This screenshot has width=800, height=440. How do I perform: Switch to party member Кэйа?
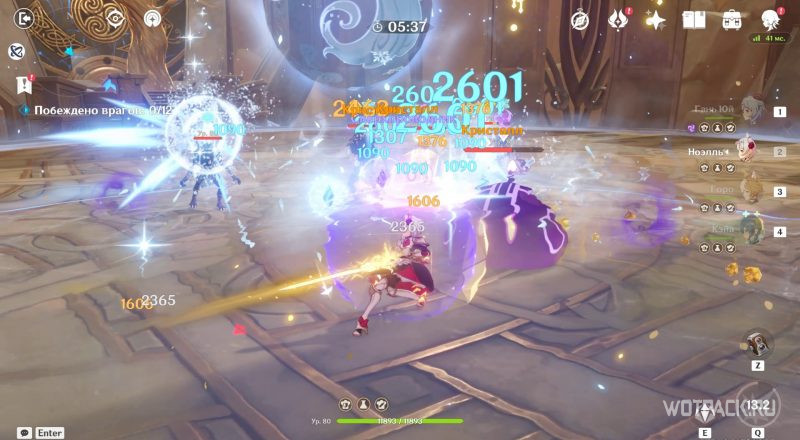[x=748, y=231]
